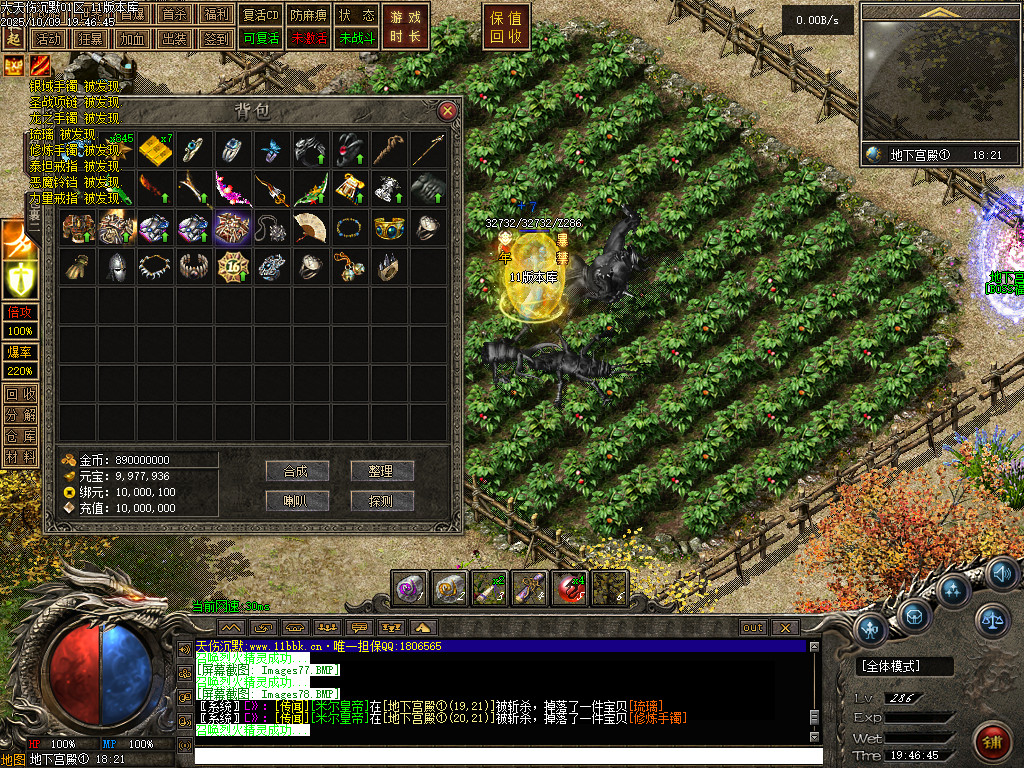Sort the bag with 整理
The width and height of the screenshot is (1024, 768).
click(x=382, y=471)
